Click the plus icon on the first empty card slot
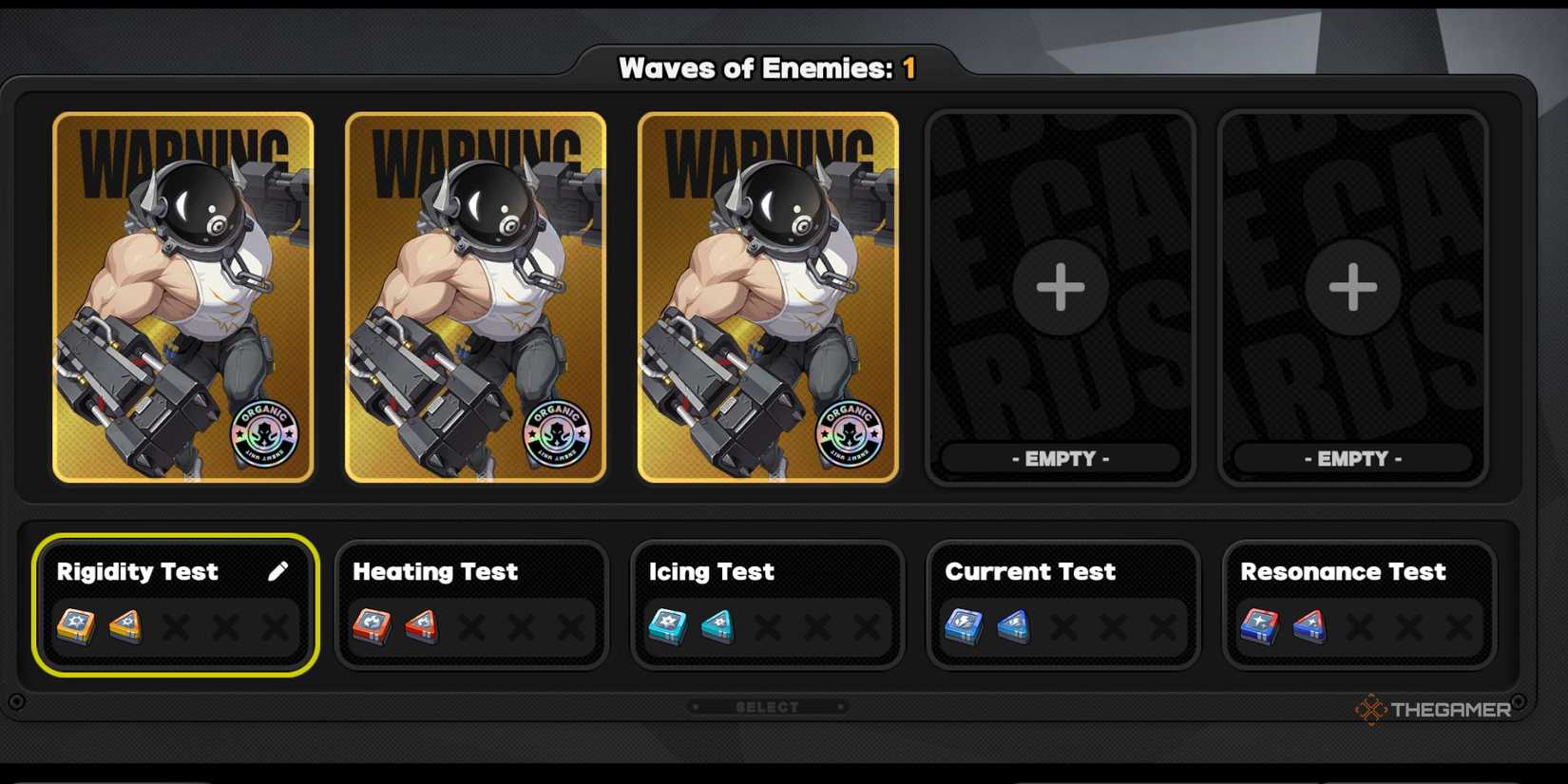Viewport: 1568px width, 784px height. pos(1060,287)
